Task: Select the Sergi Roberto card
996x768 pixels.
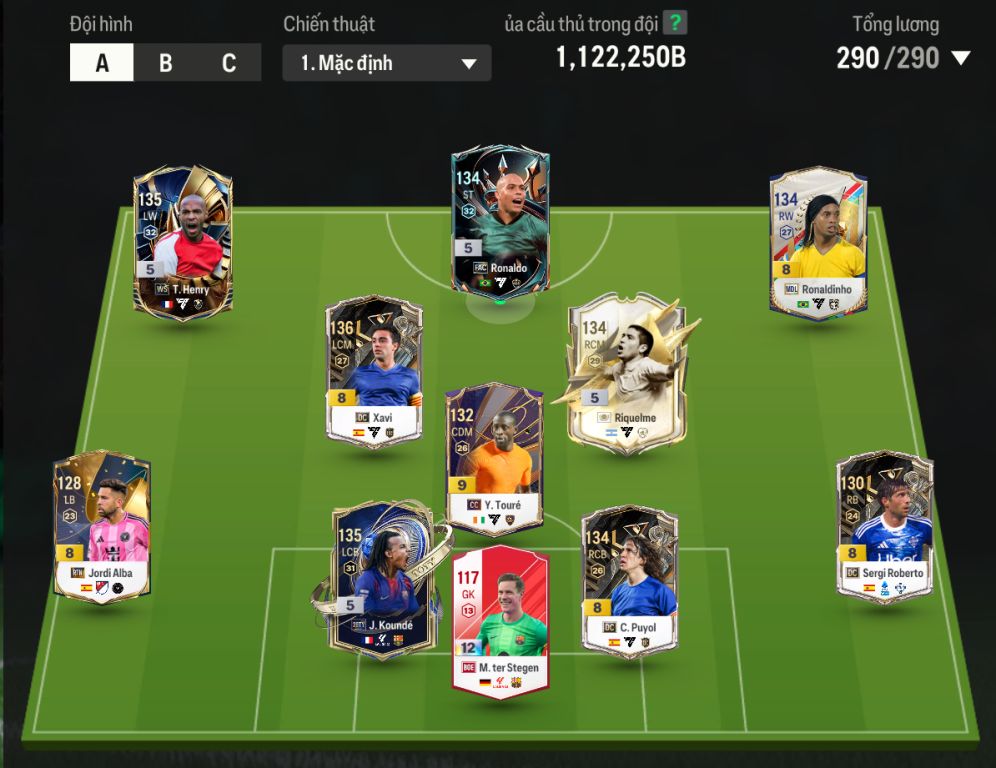Action: [x=884, y=527]
